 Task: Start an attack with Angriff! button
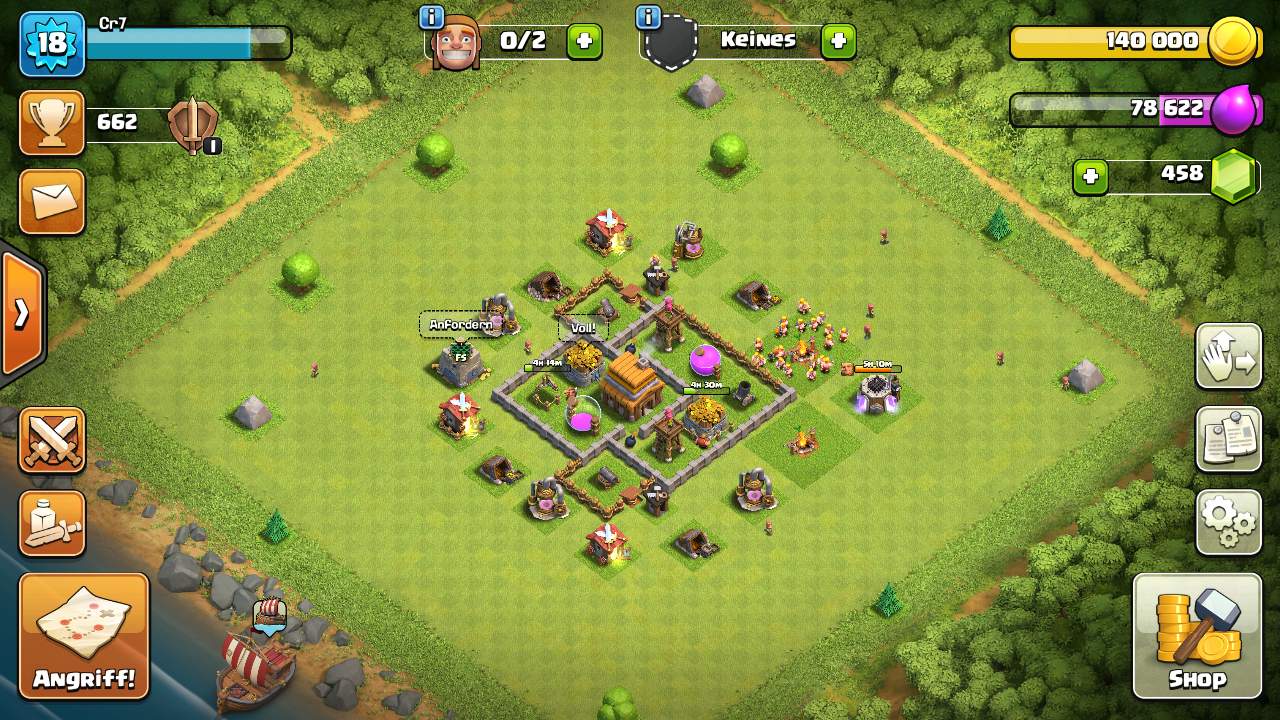click(84, 636)
